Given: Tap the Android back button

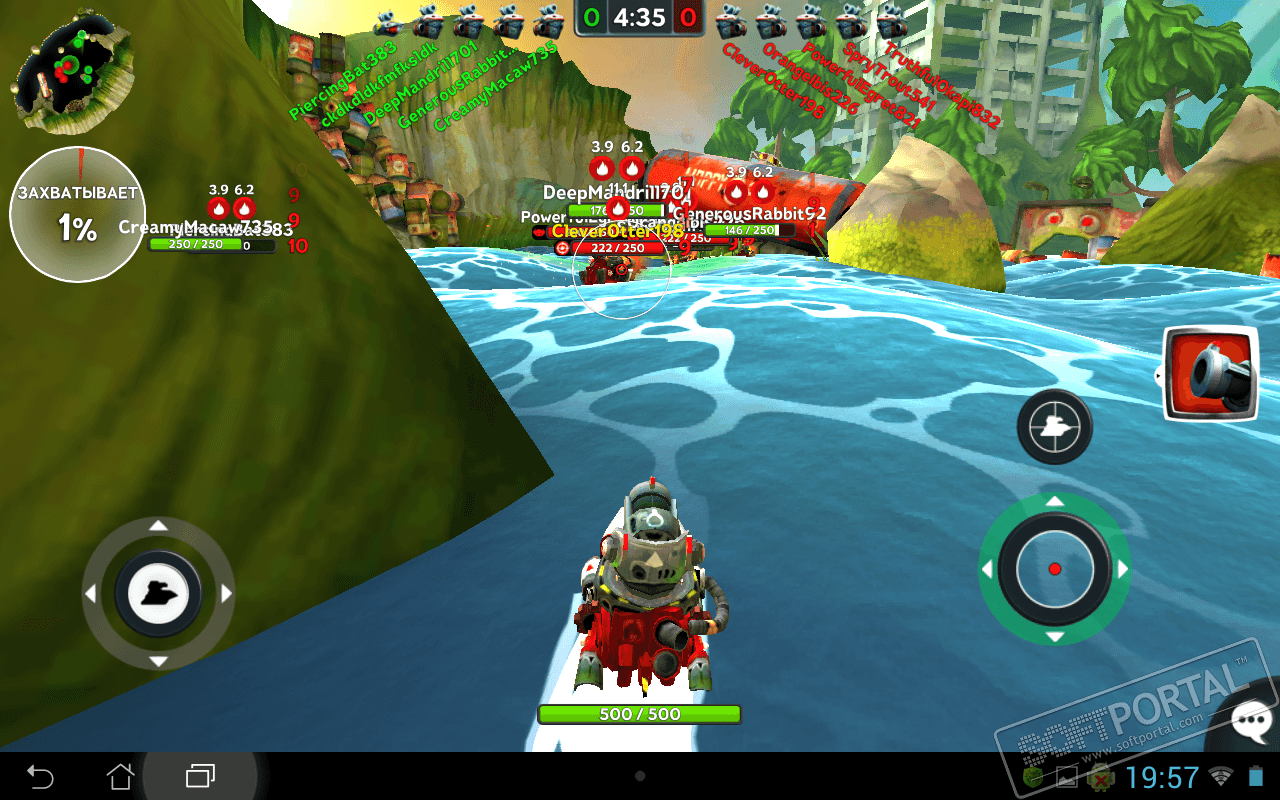Looking at the screenshot, I should click(x=40, y=776).
